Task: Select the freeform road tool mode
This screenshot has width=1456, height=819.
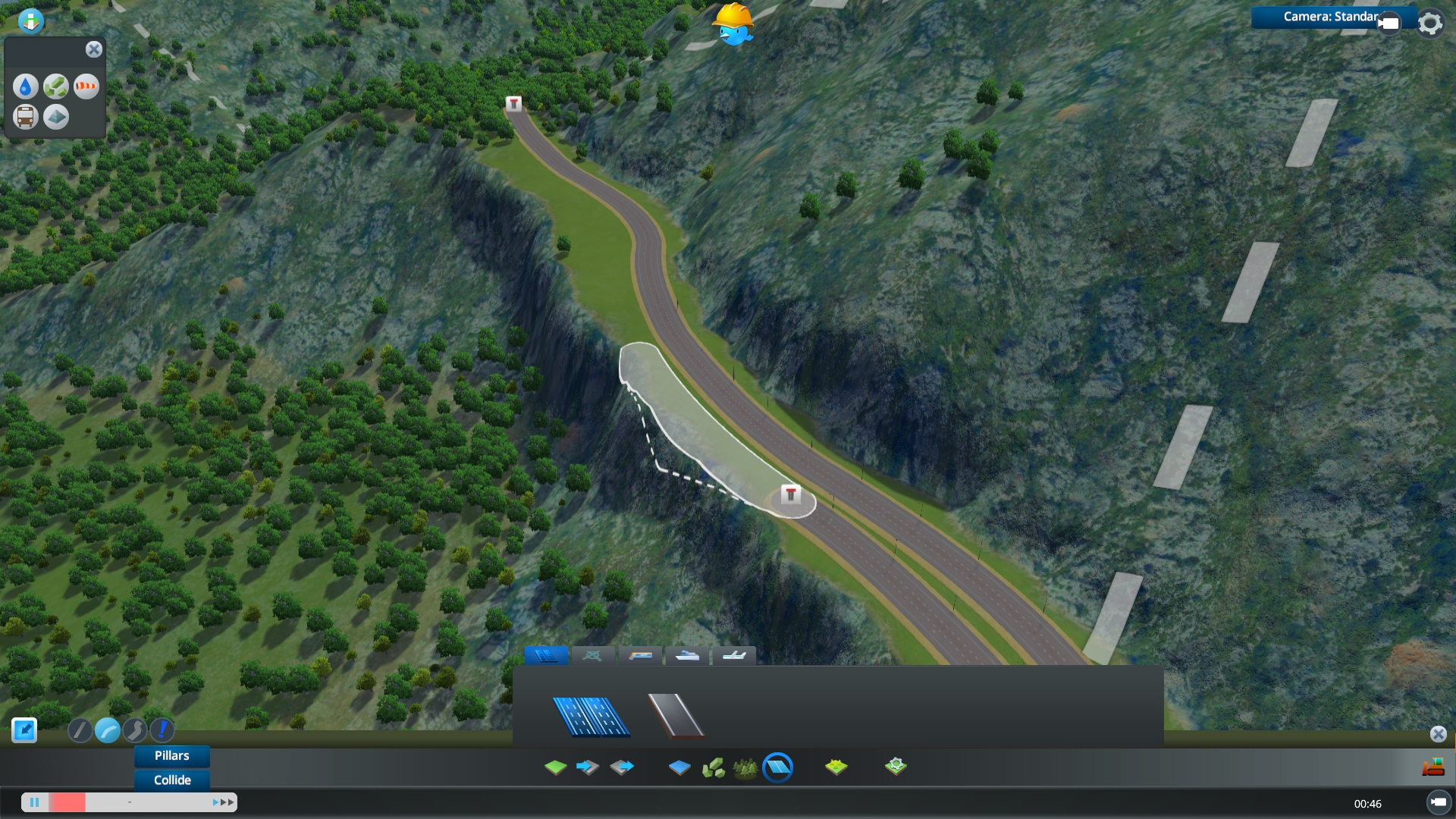Action: [x=136, y=730]
